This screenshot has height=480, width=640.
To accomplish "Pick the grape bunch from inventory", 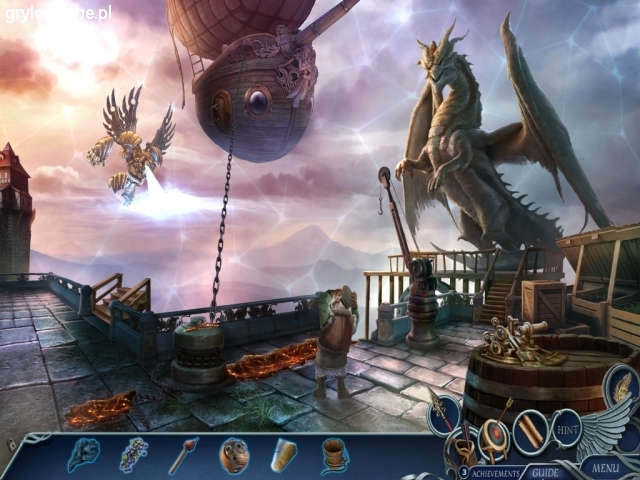I will pyautogui.click(x=134, y=455).
